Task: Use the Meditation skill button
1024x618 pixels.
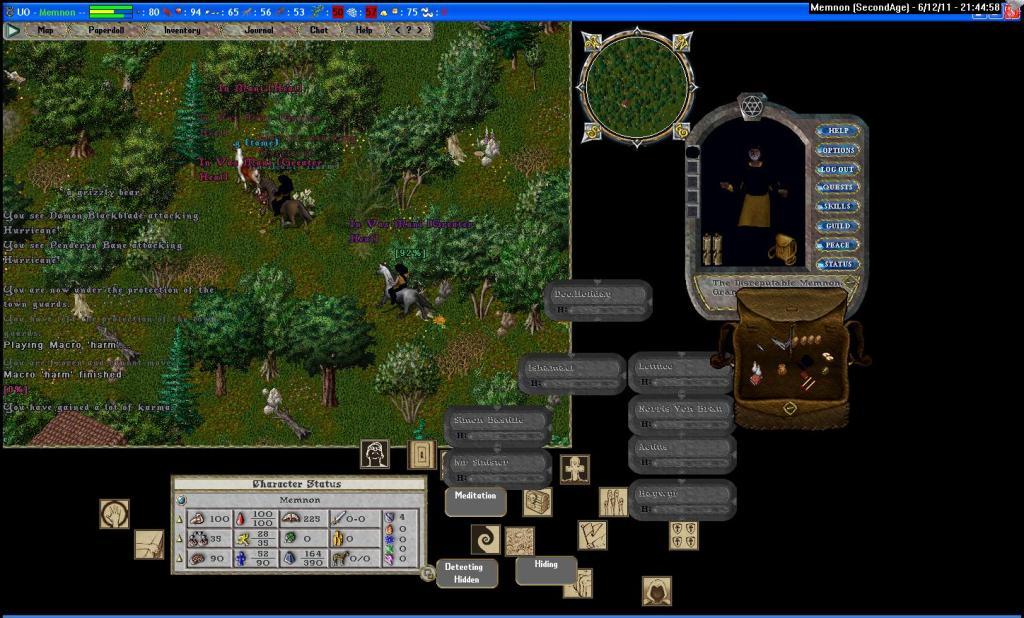Action: coord(475,497)
